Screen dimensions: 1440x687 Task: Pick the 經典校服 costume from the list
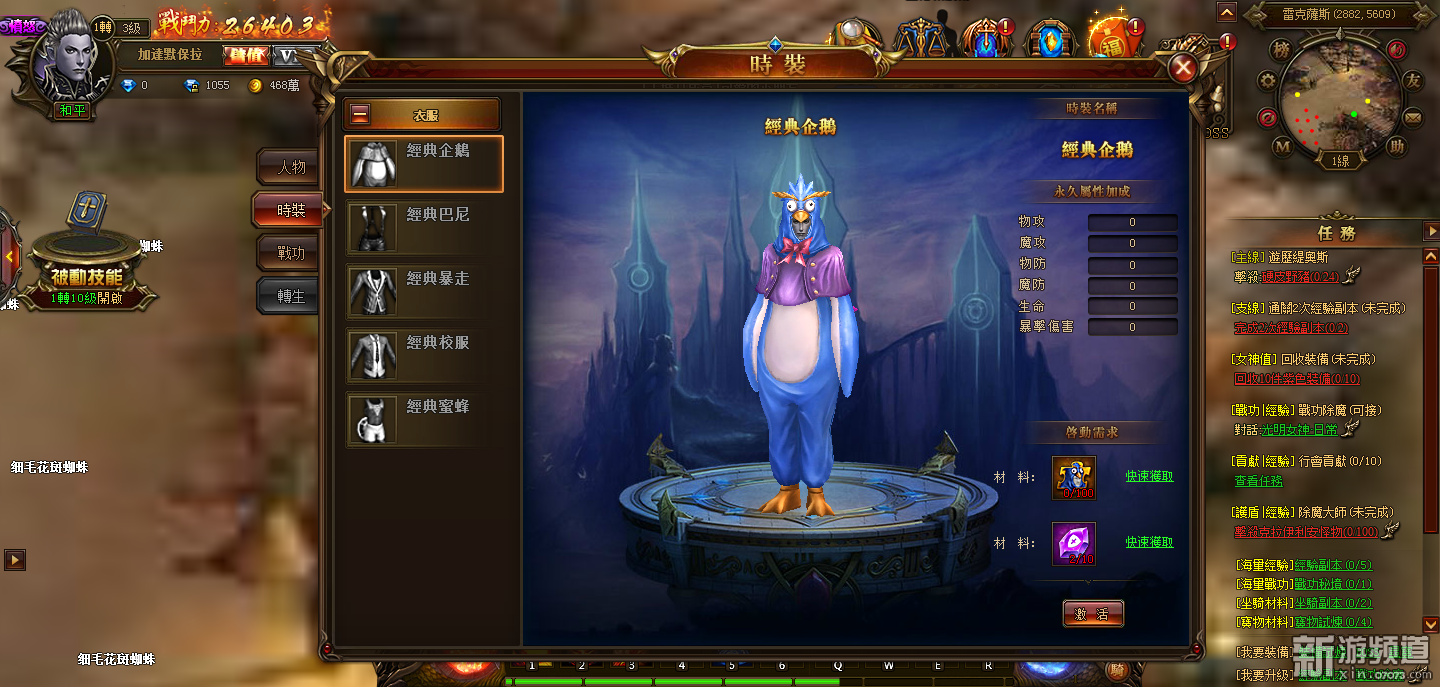pos(423,356)
